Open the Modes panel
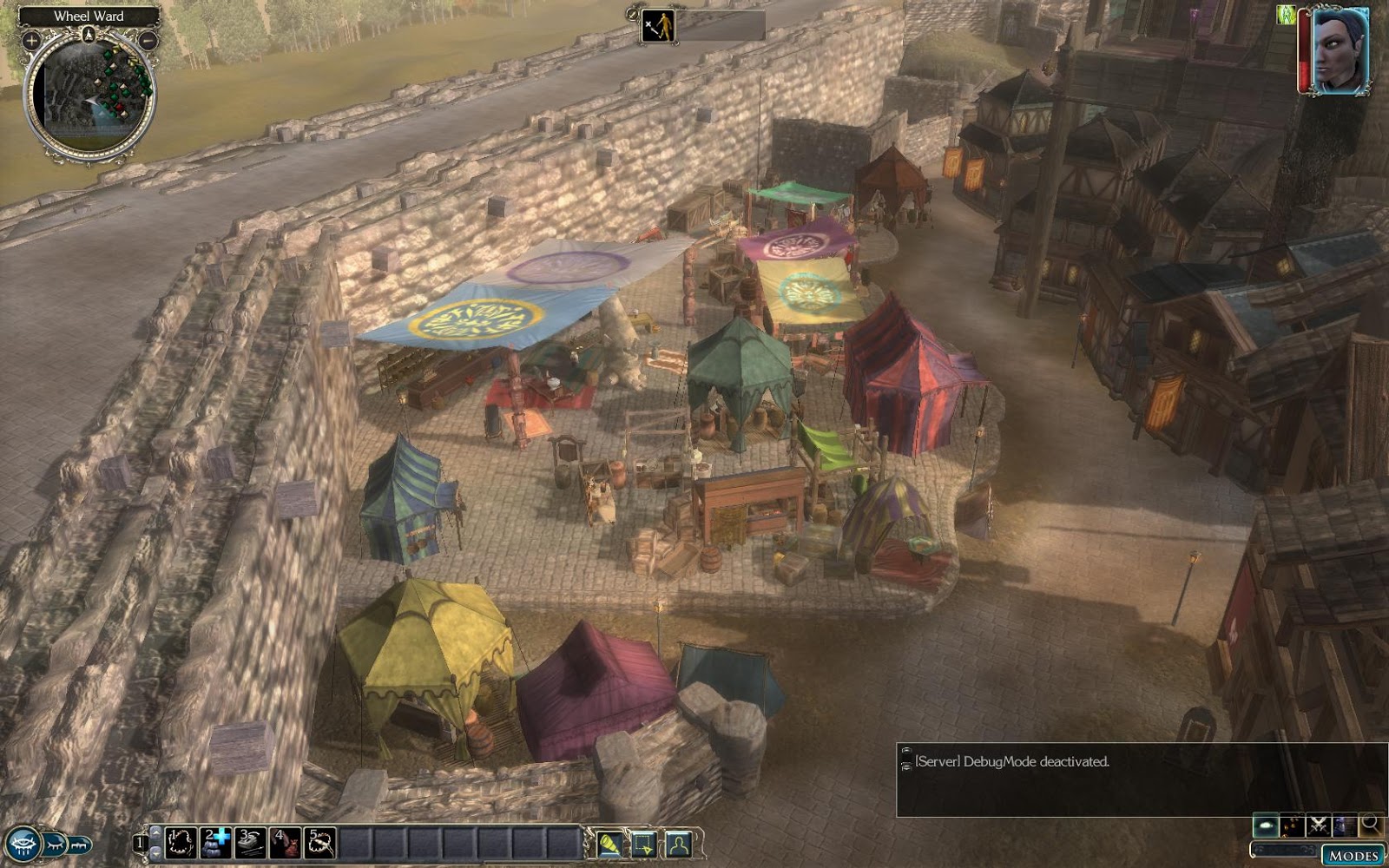The image size is (1389, 868). 1353,856
